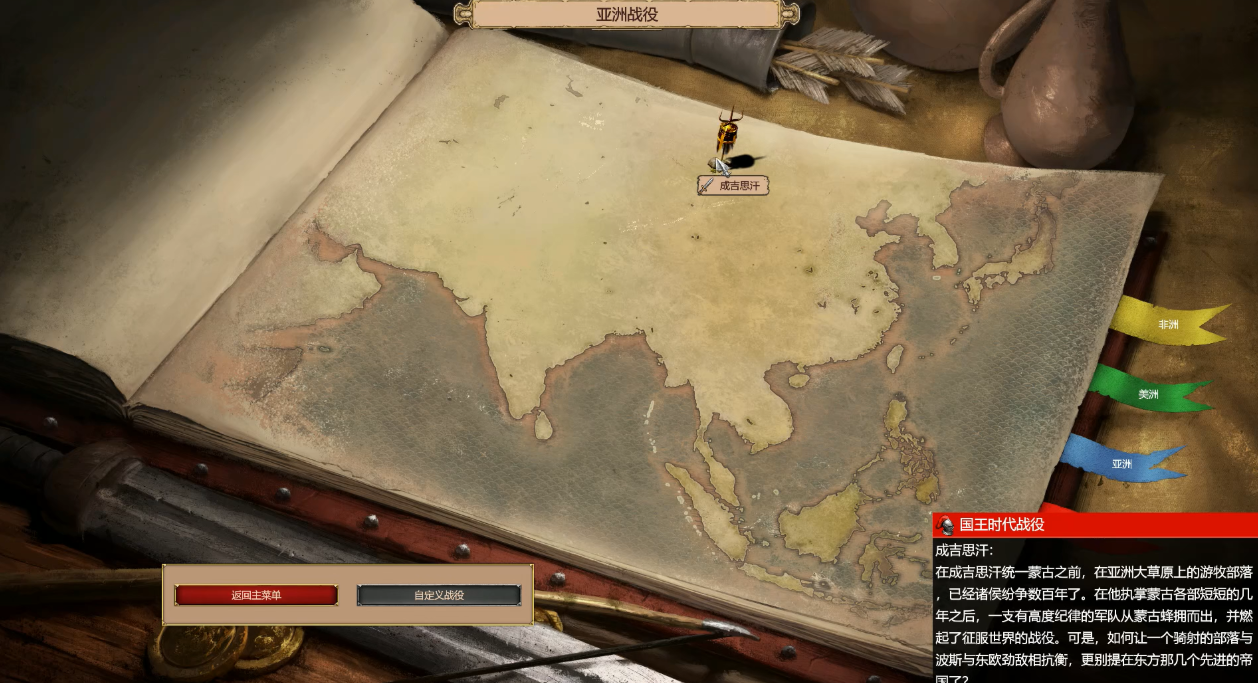Screen dimensions: 1258x683
Task: Click the 返回主菜单 button
Action: point(256,595)
